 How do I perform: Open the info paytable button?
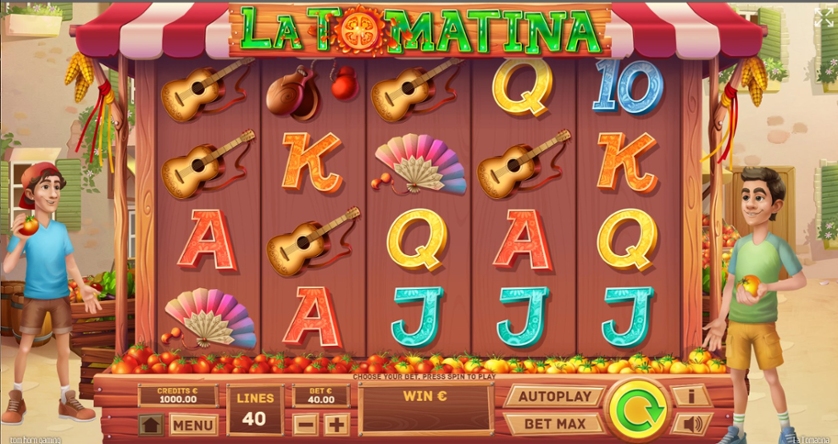(x=690, y=396)
